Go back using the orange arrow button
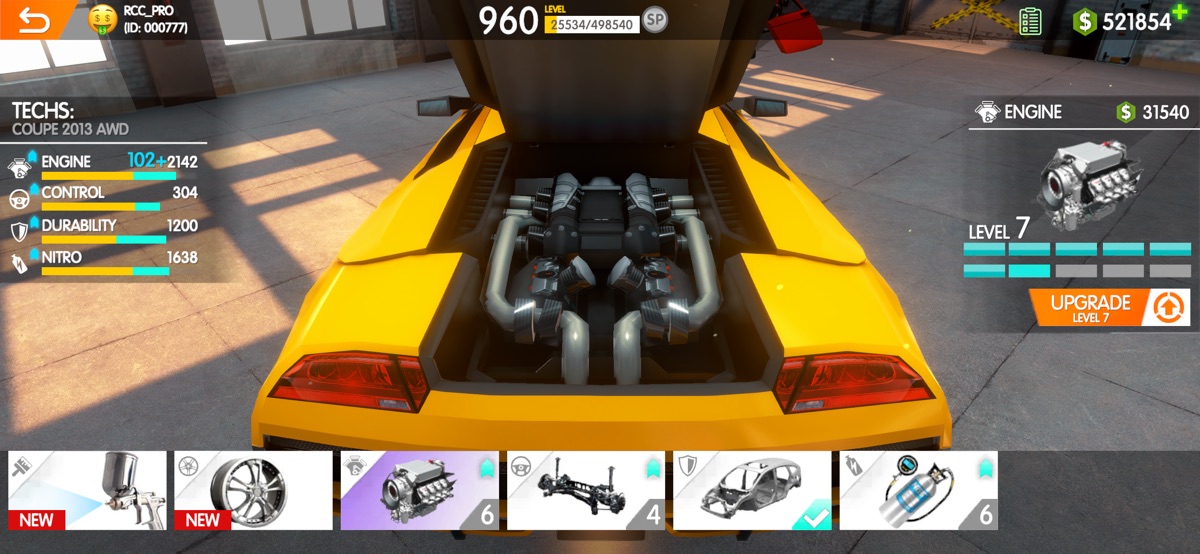Image resolution: width=1200 pixels, height=554 pixels. 34,20
